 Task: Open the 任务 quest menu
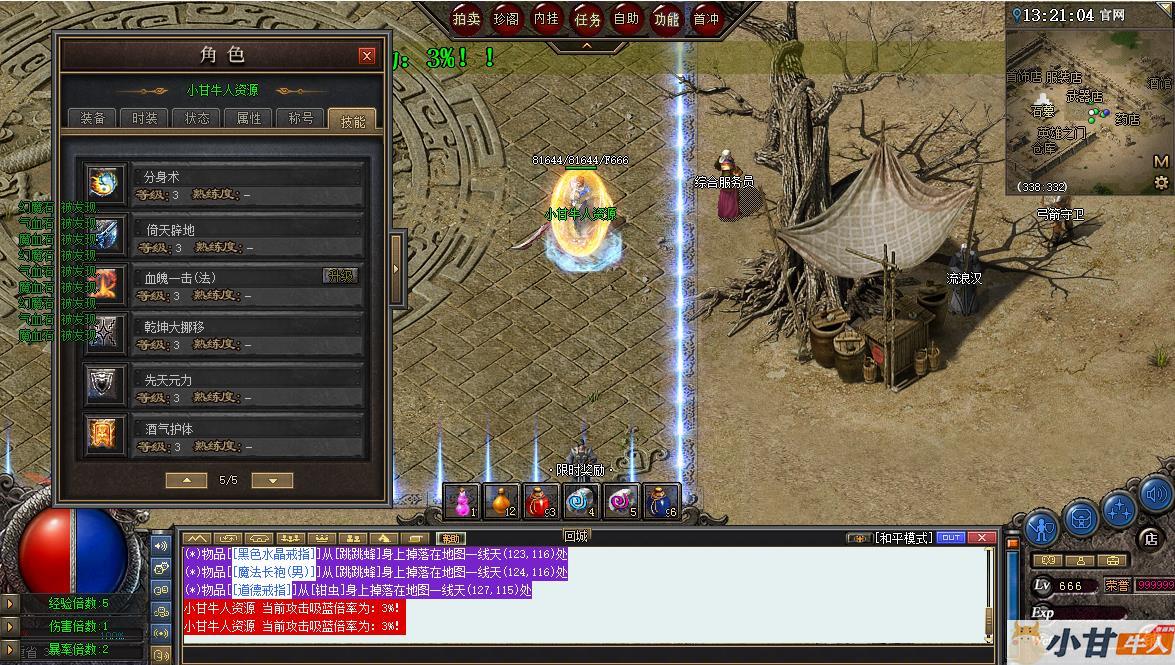(587, 18)
